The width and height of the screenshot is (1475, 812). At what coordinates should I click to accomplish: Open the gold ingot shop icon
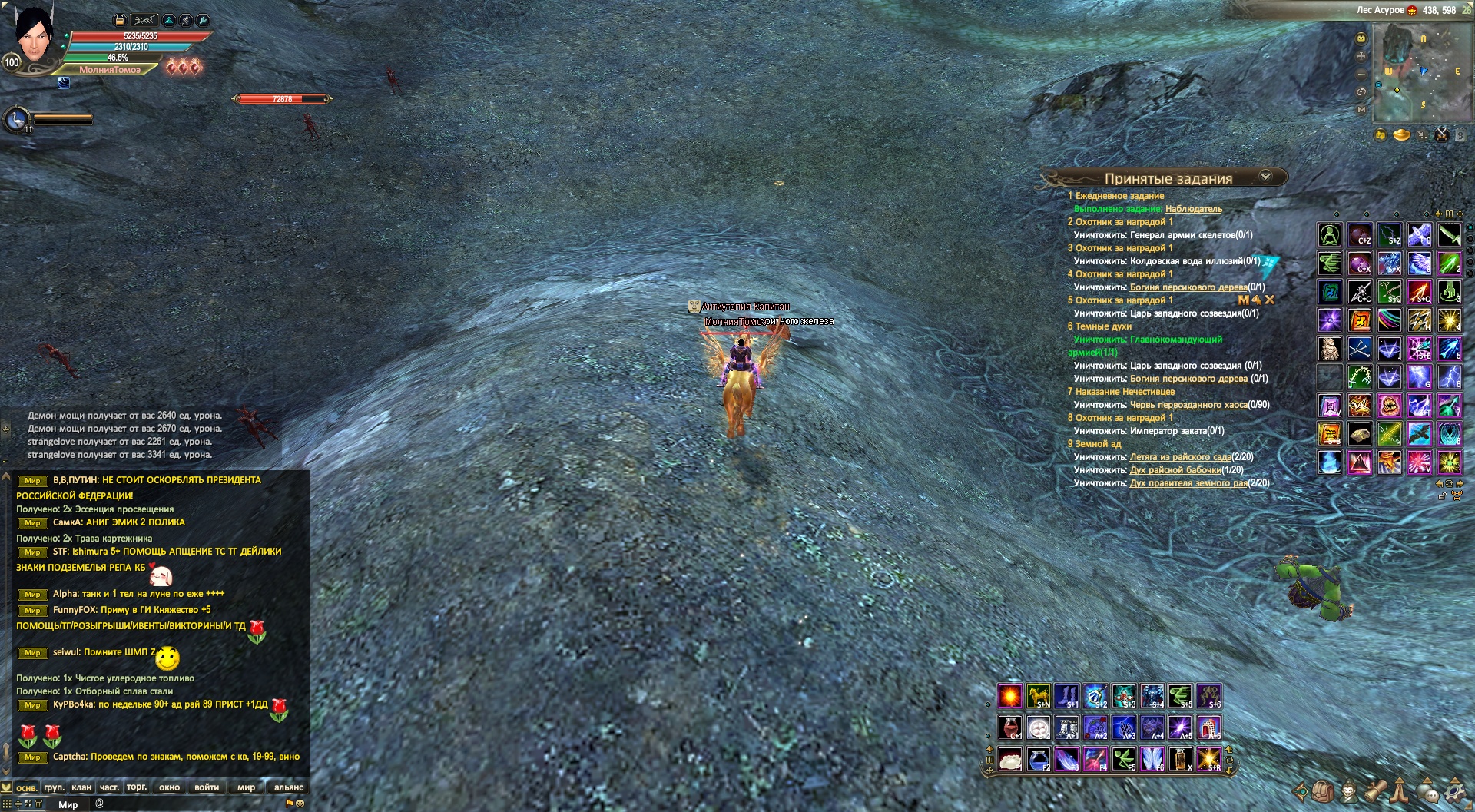1402,135
